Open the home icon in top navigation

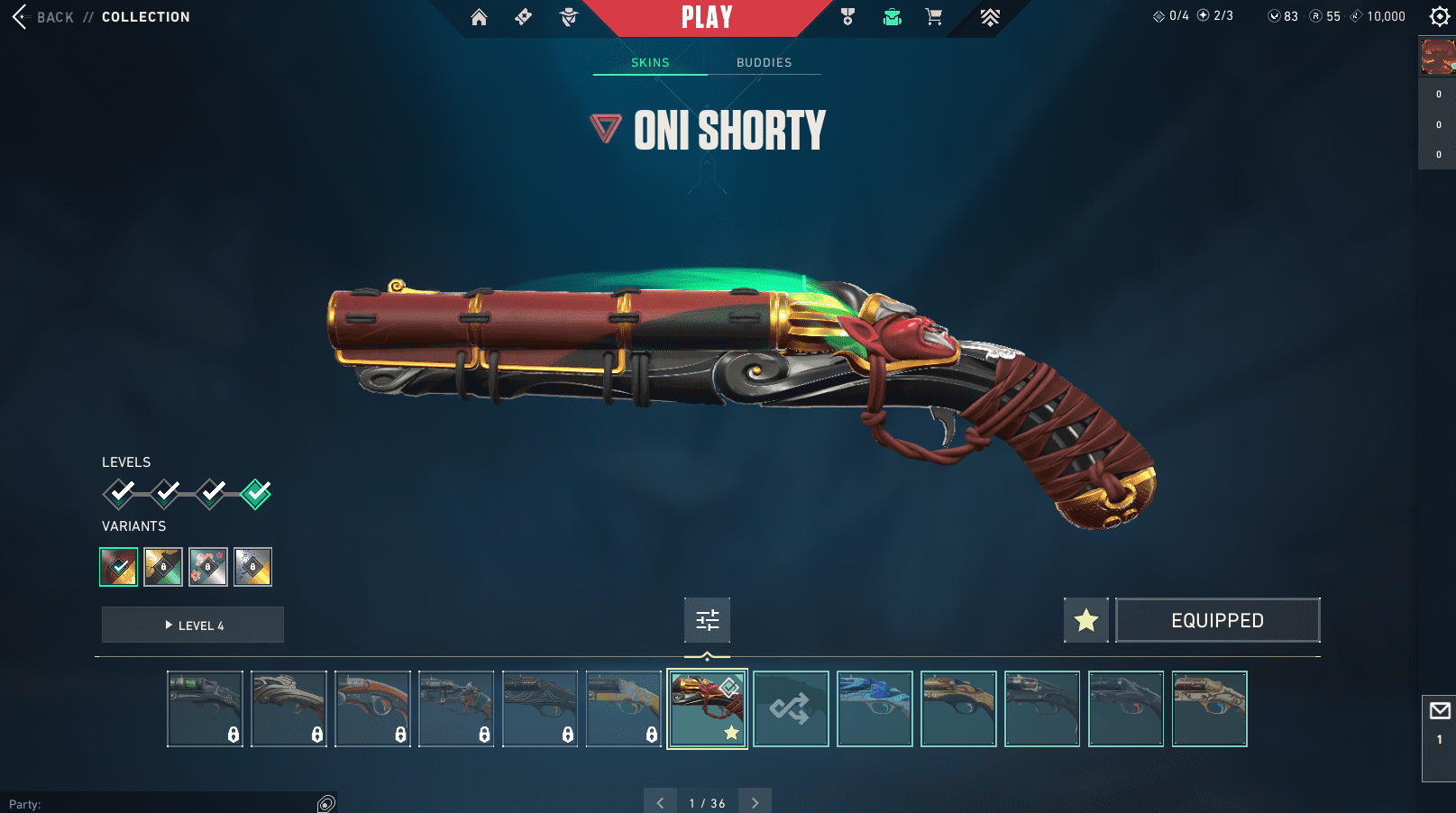[x=479, y=17]
